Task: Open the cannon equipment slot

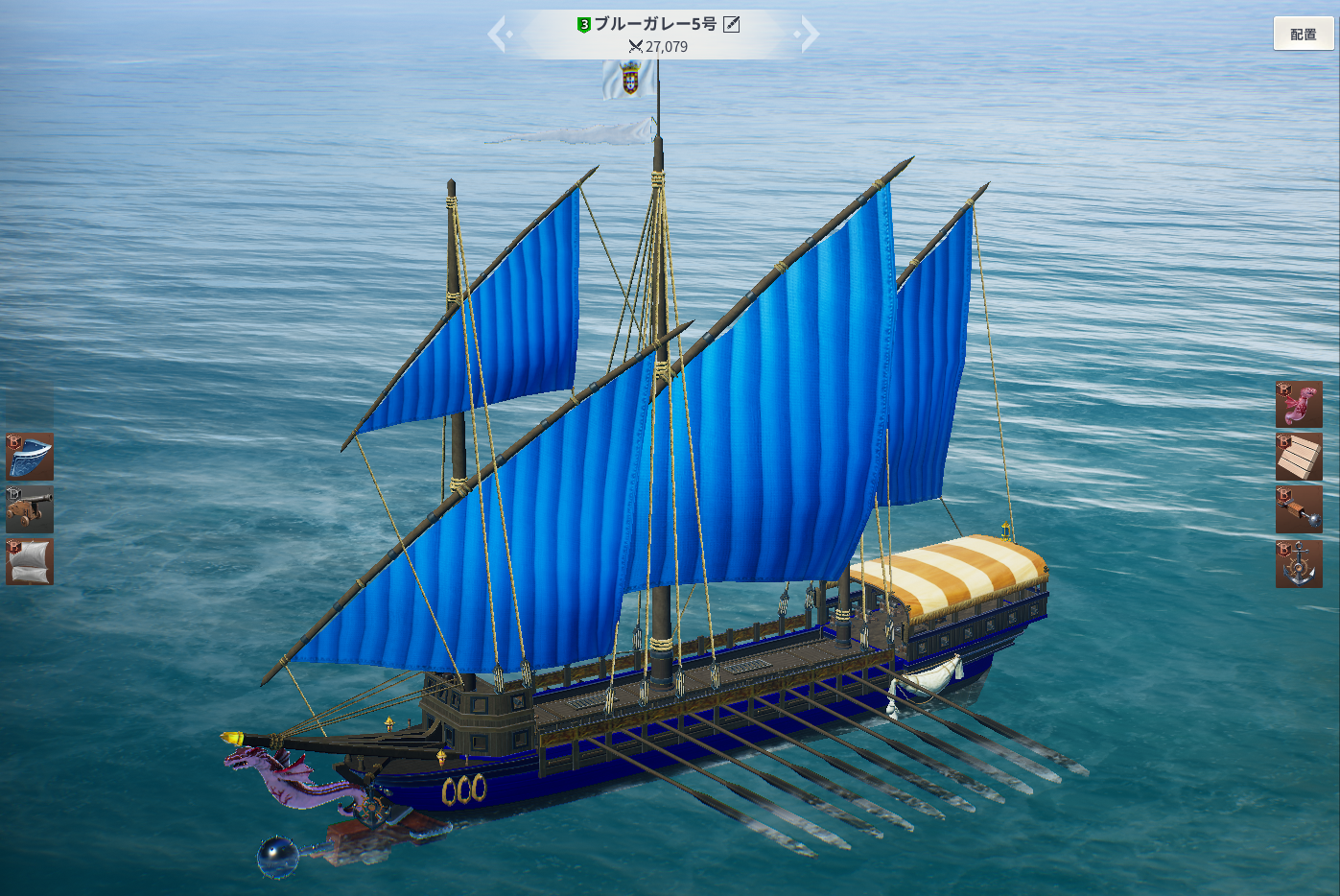Action: (30, 508)
